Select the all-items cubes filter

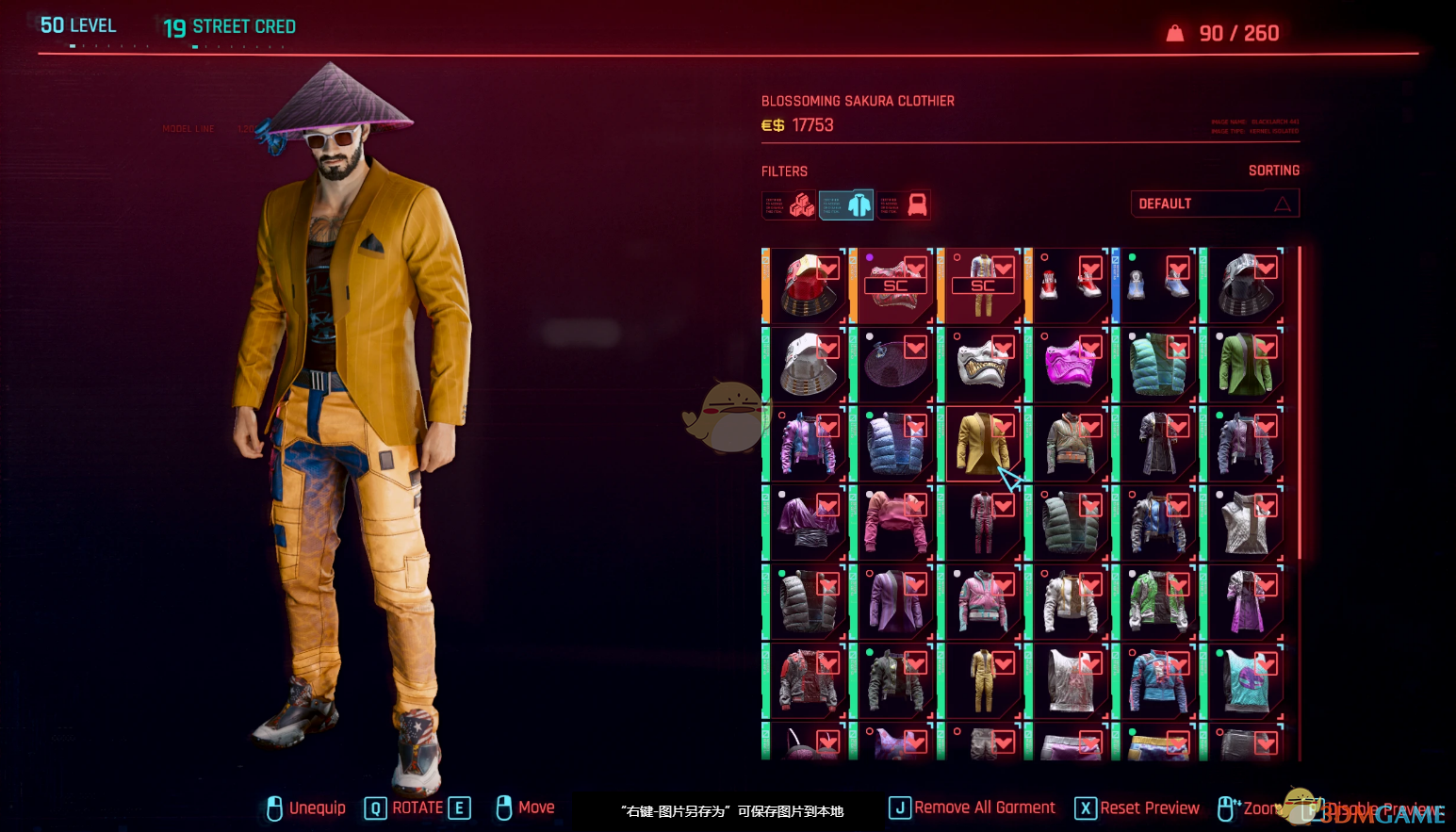pos(789,204)
